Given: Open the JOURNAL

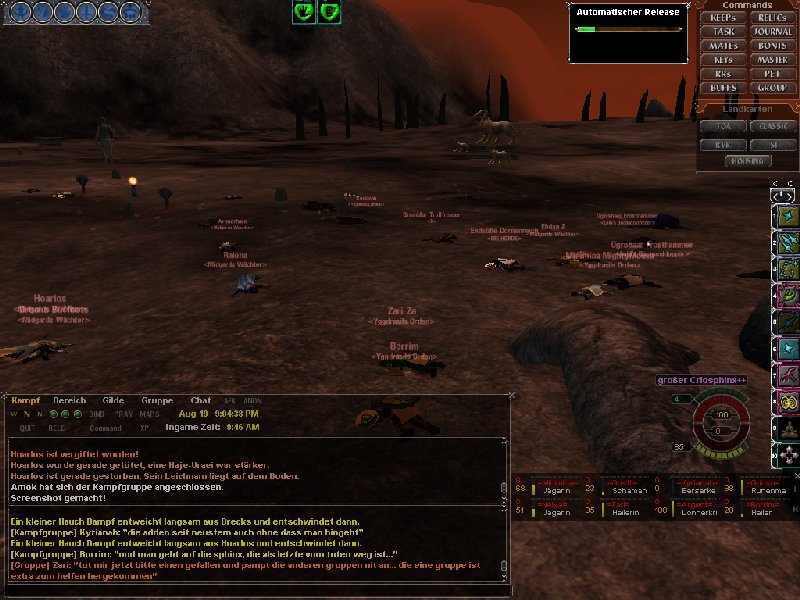Looking at the screenshot, I should (x=772, y=32).
